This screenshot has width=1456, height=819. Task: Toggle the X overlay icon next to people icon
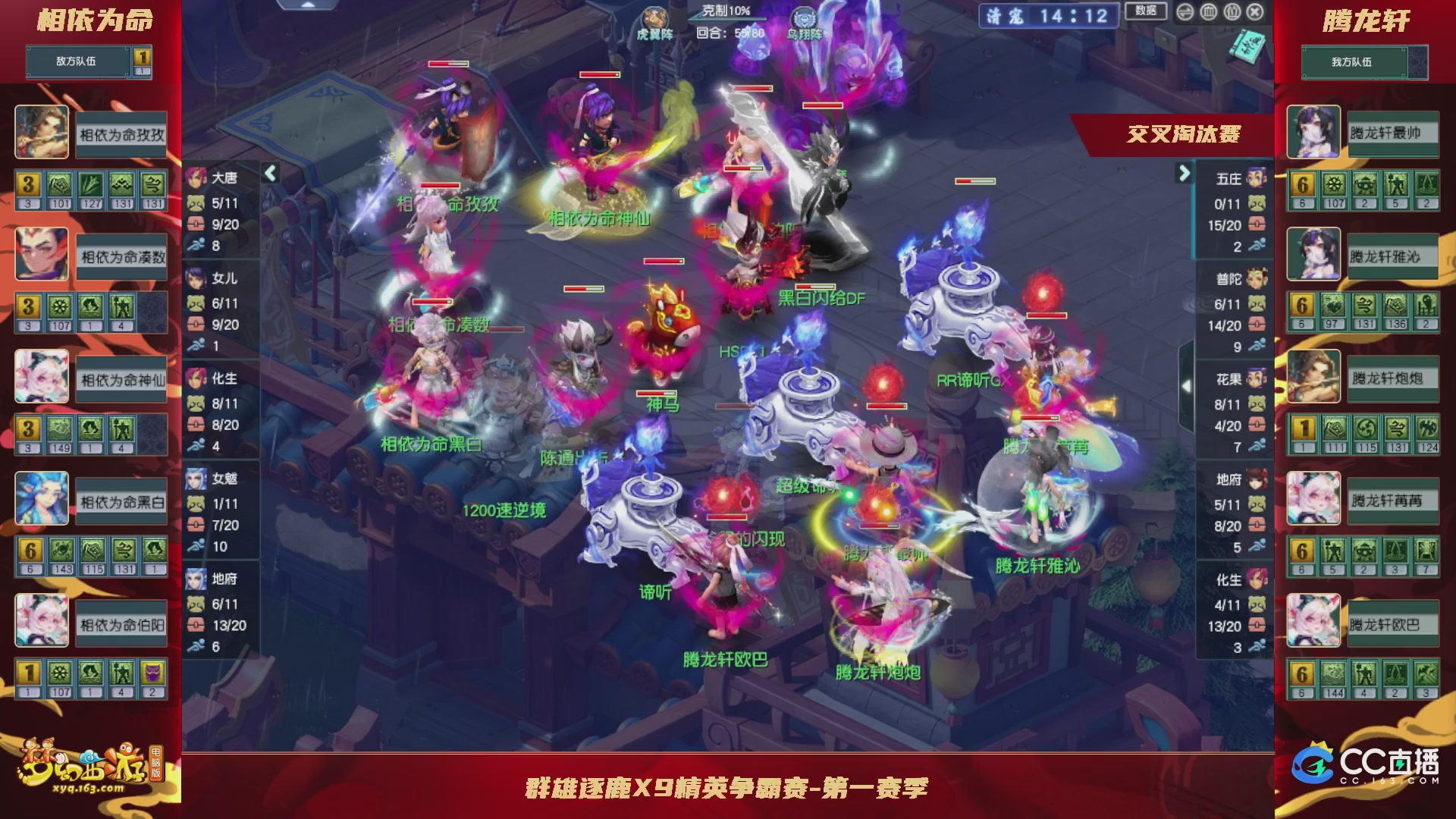click(x=1254, y=13)
